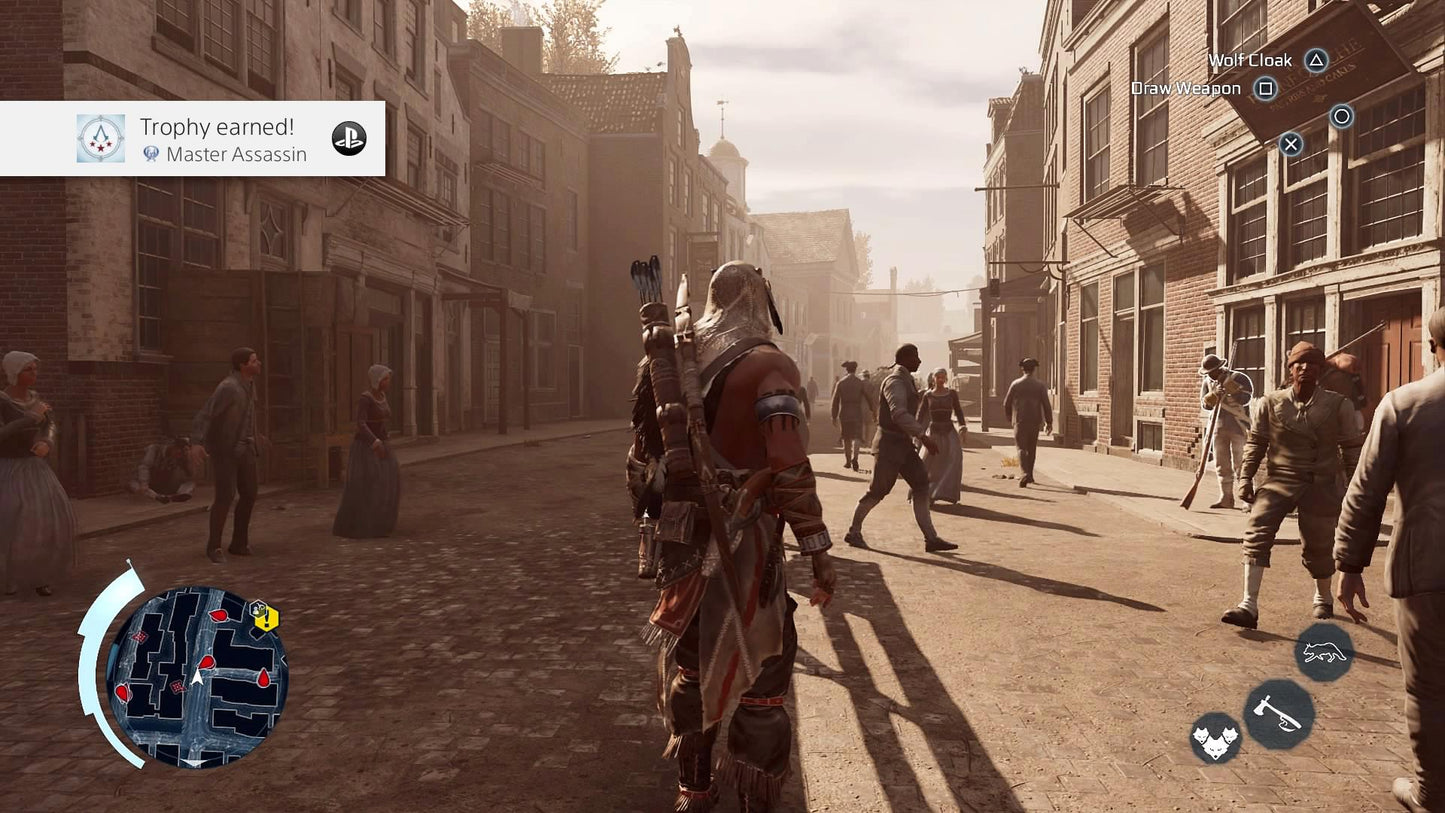Open the circular minimap
This screenshot has height=813, width=1445.
click(197, 677)
